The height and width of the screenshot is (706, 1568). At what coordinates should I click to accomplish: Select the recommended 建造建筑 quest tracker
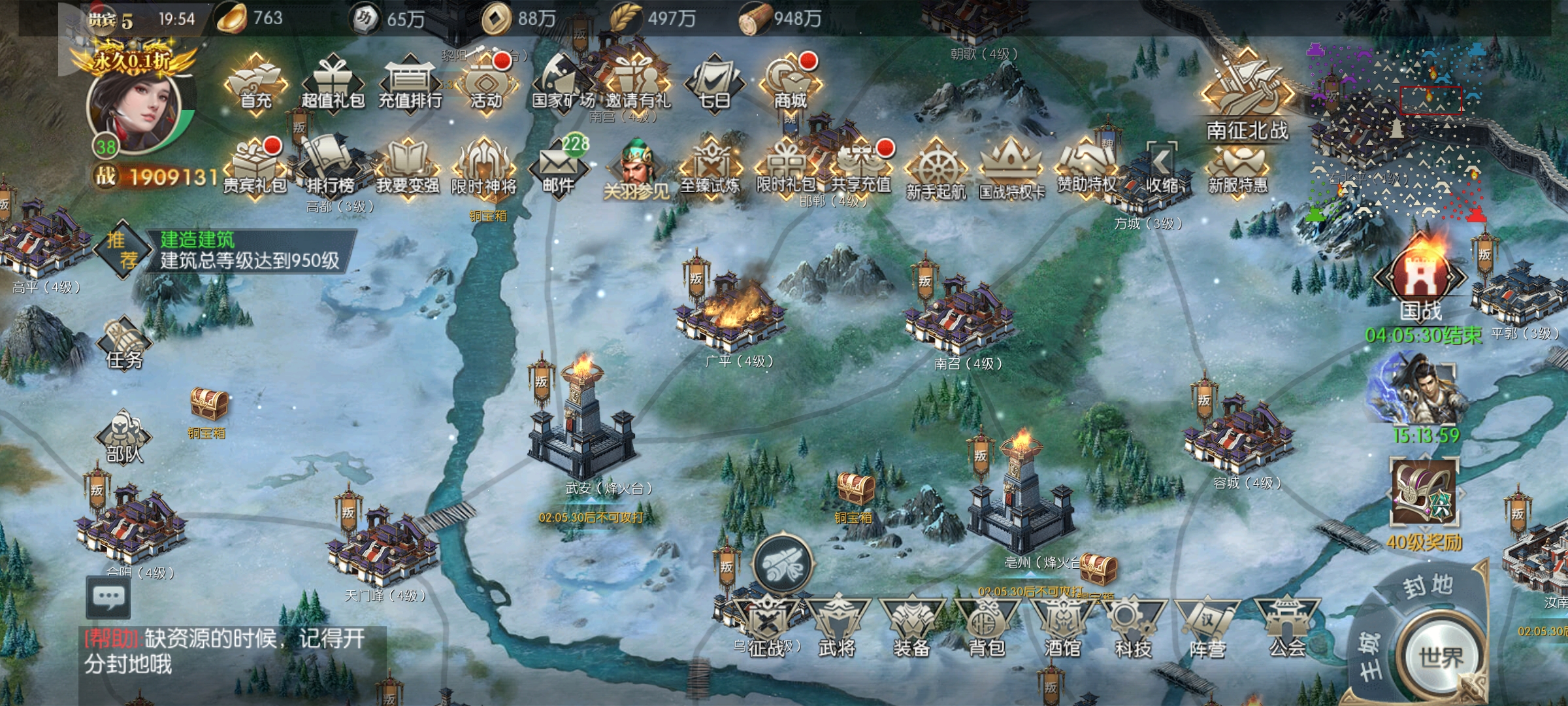tap(248, 250)
